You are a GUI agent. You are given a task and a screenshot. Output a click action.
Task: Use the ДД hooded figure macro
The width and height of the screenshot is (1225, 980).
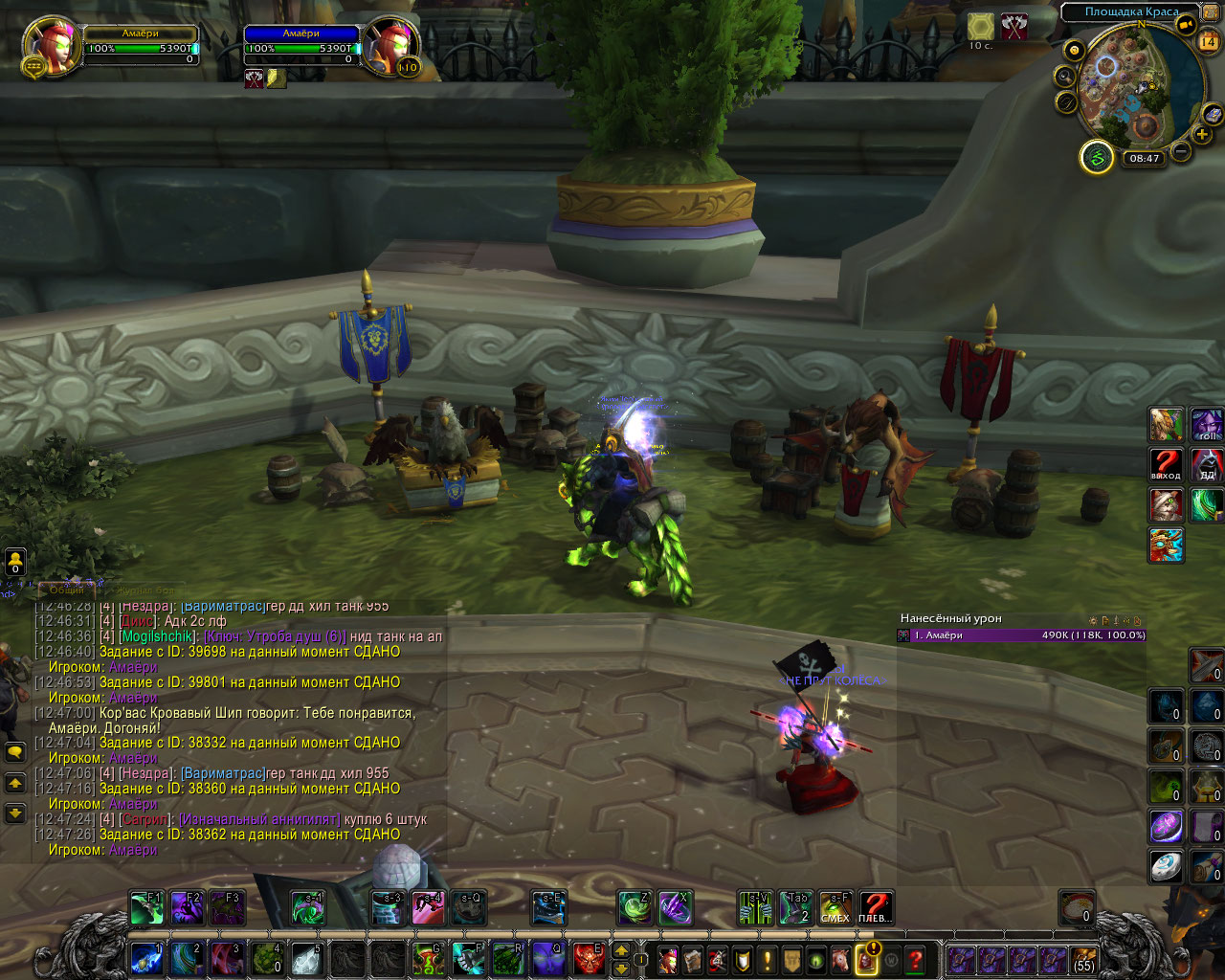(1207, 464)
